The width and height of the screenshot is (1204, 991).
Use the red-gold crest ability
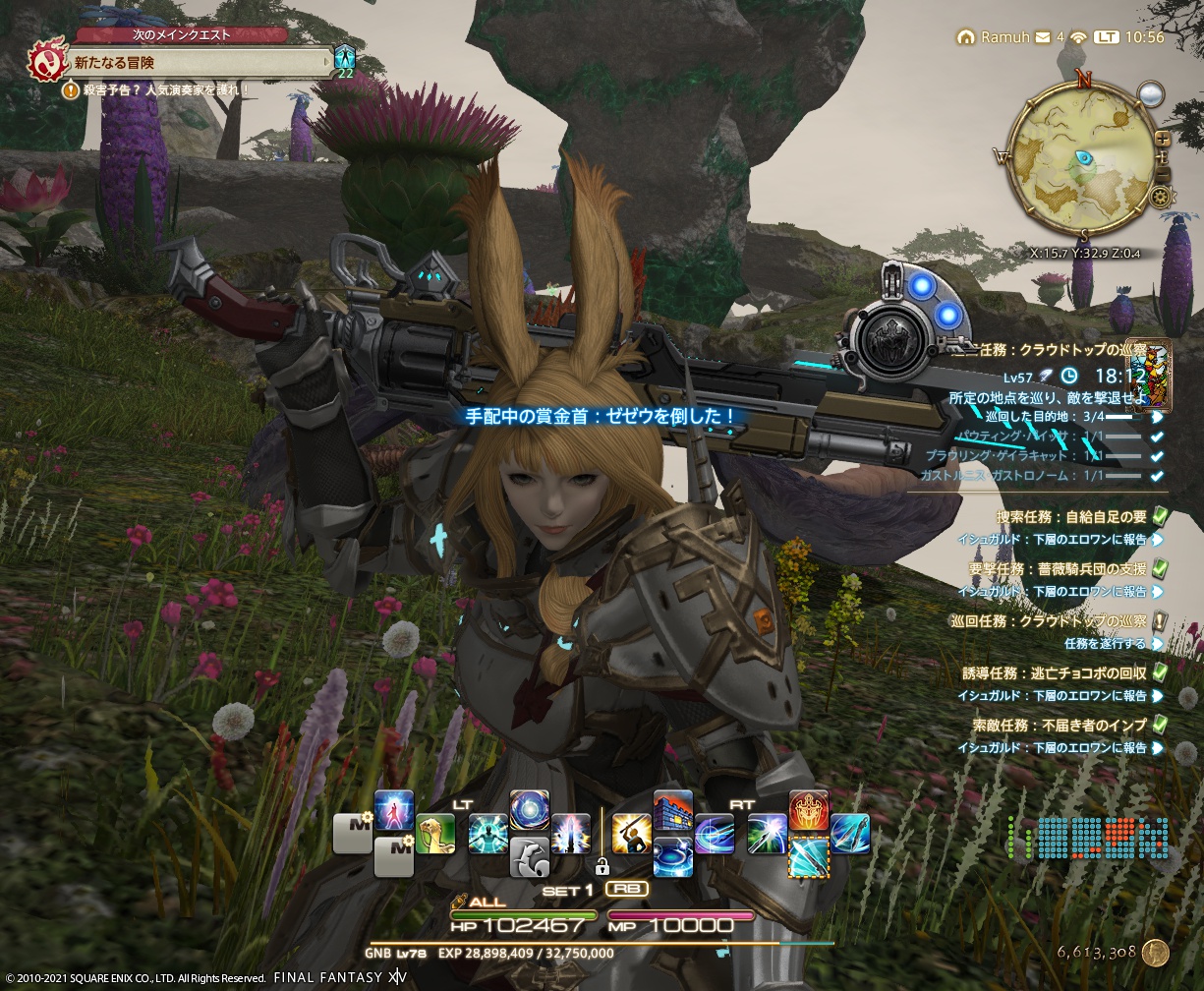(808, 810)
